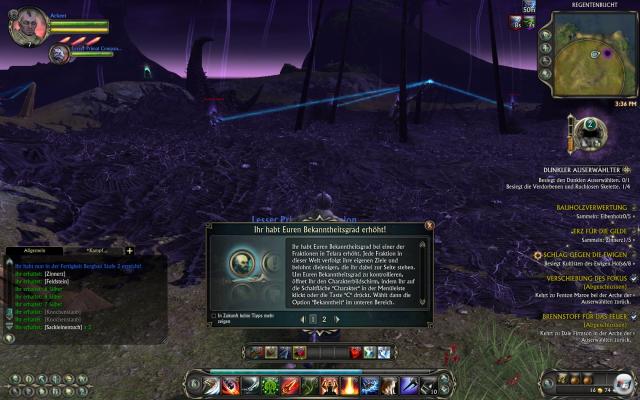Tick the 'In Zukunft keine Tipps mehr zeigen' checkbox
The height and width of the screenshot is (400, 640).
pos(214,316)
